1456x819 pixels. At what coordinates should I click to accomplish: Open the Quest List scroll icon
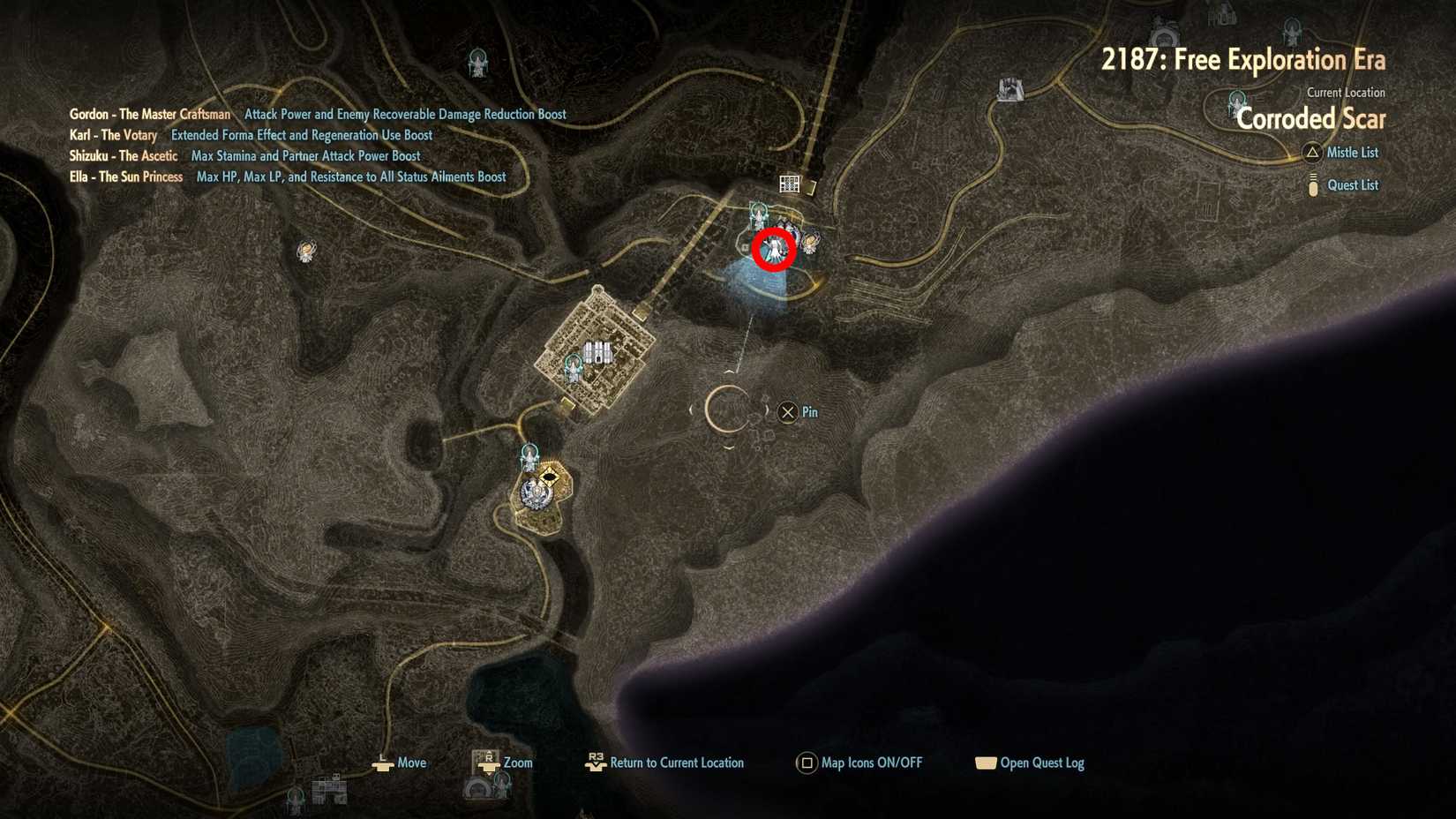[1312, 184]
